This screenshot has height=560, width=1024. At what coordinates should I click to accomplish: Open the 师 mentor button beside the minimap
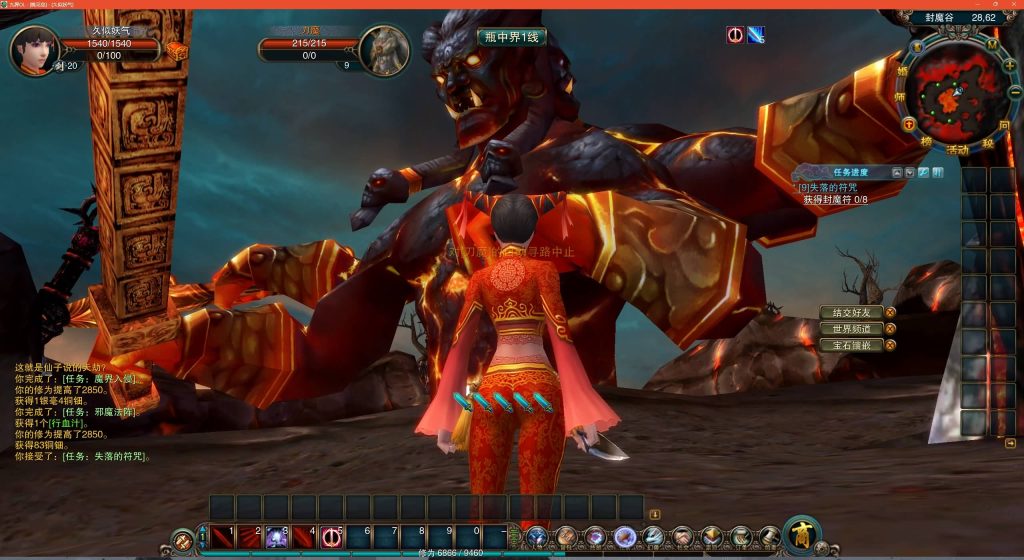(x=900, y=97)
